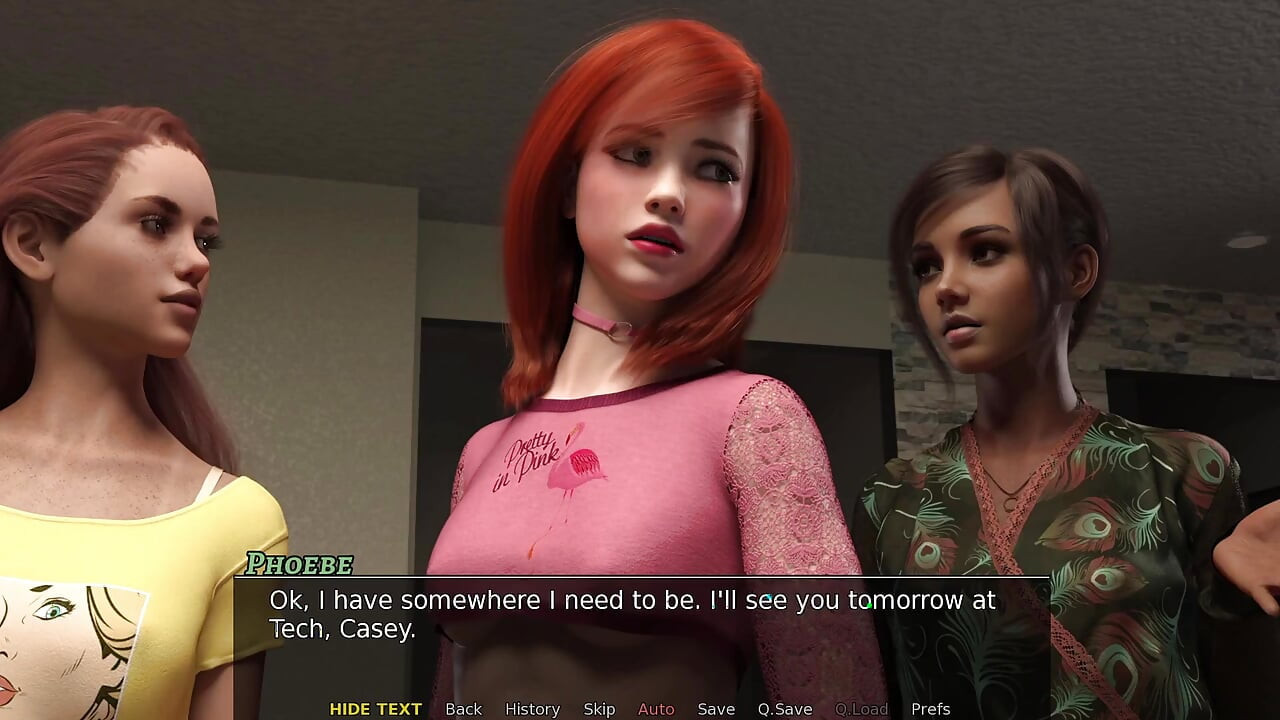Open the Prefs settings menu

point(930,709)
